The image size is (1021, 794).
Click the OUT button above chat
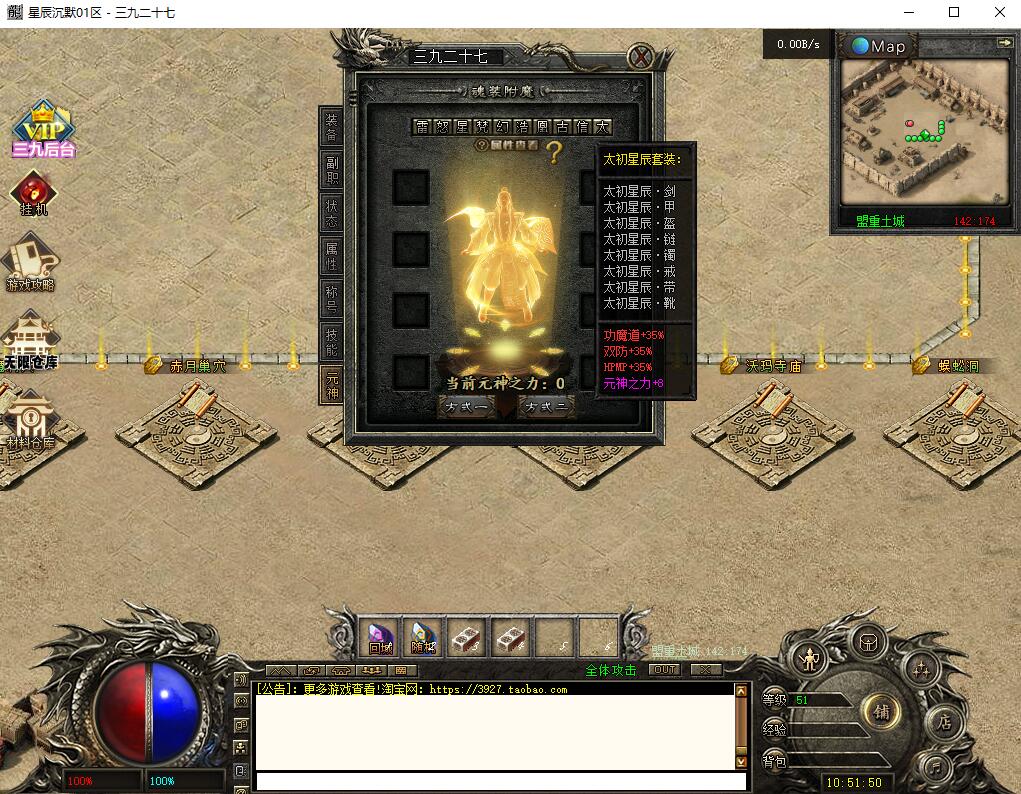click(x=665, y=669)
